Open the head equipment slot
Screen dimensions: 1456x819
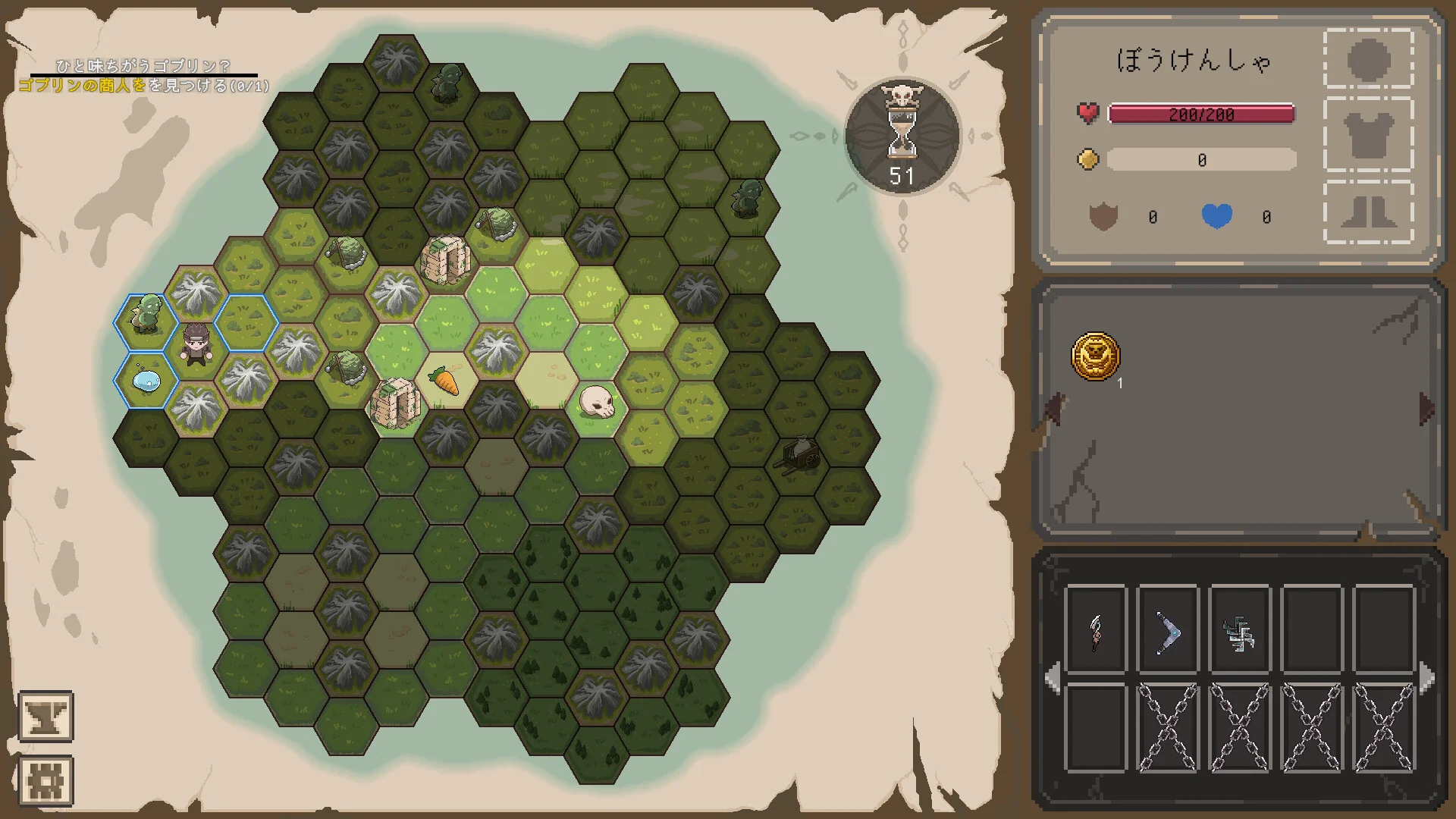click(1368, 59)
